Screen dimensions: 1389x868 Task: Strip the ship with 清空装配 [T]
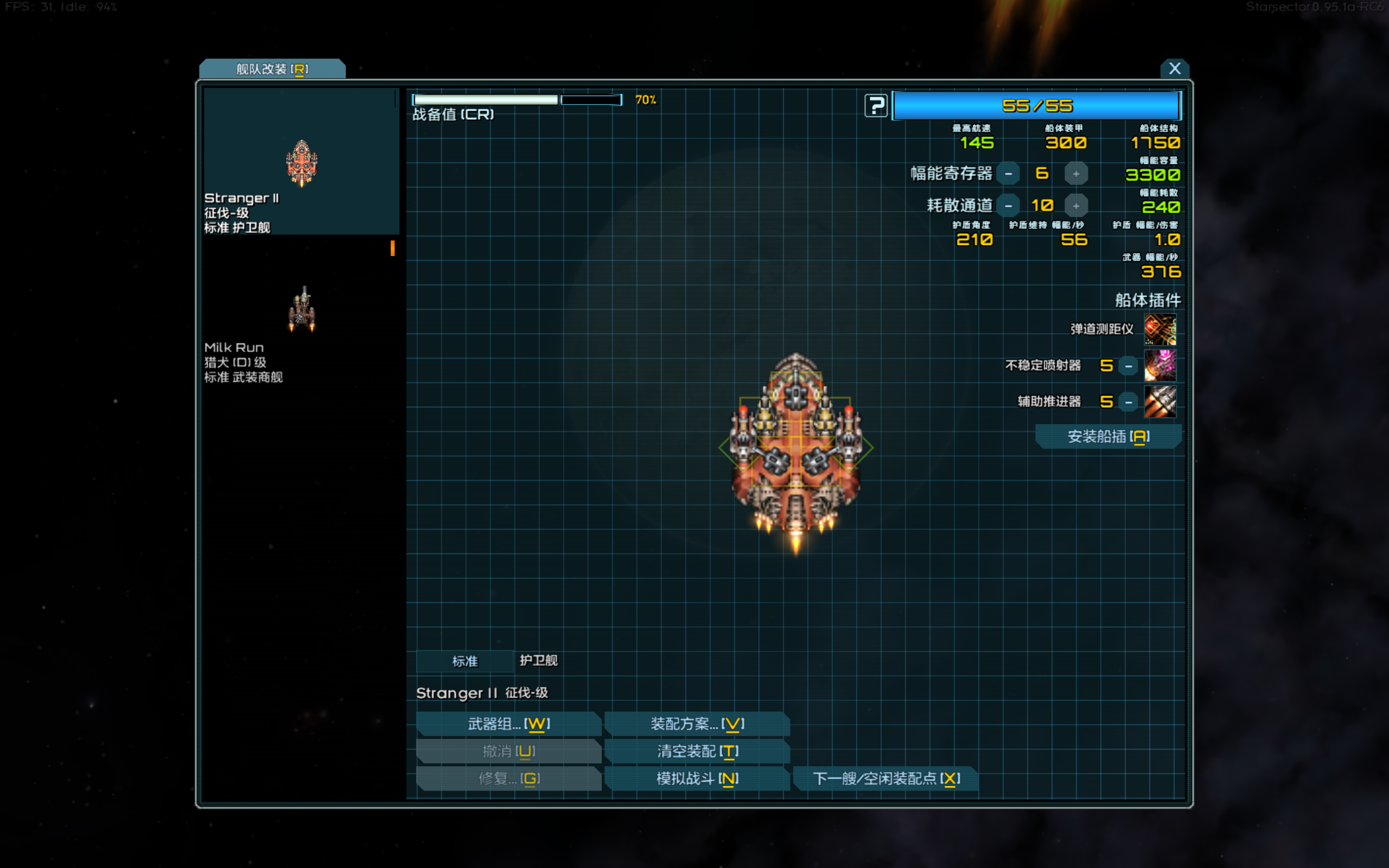[697, 751]
